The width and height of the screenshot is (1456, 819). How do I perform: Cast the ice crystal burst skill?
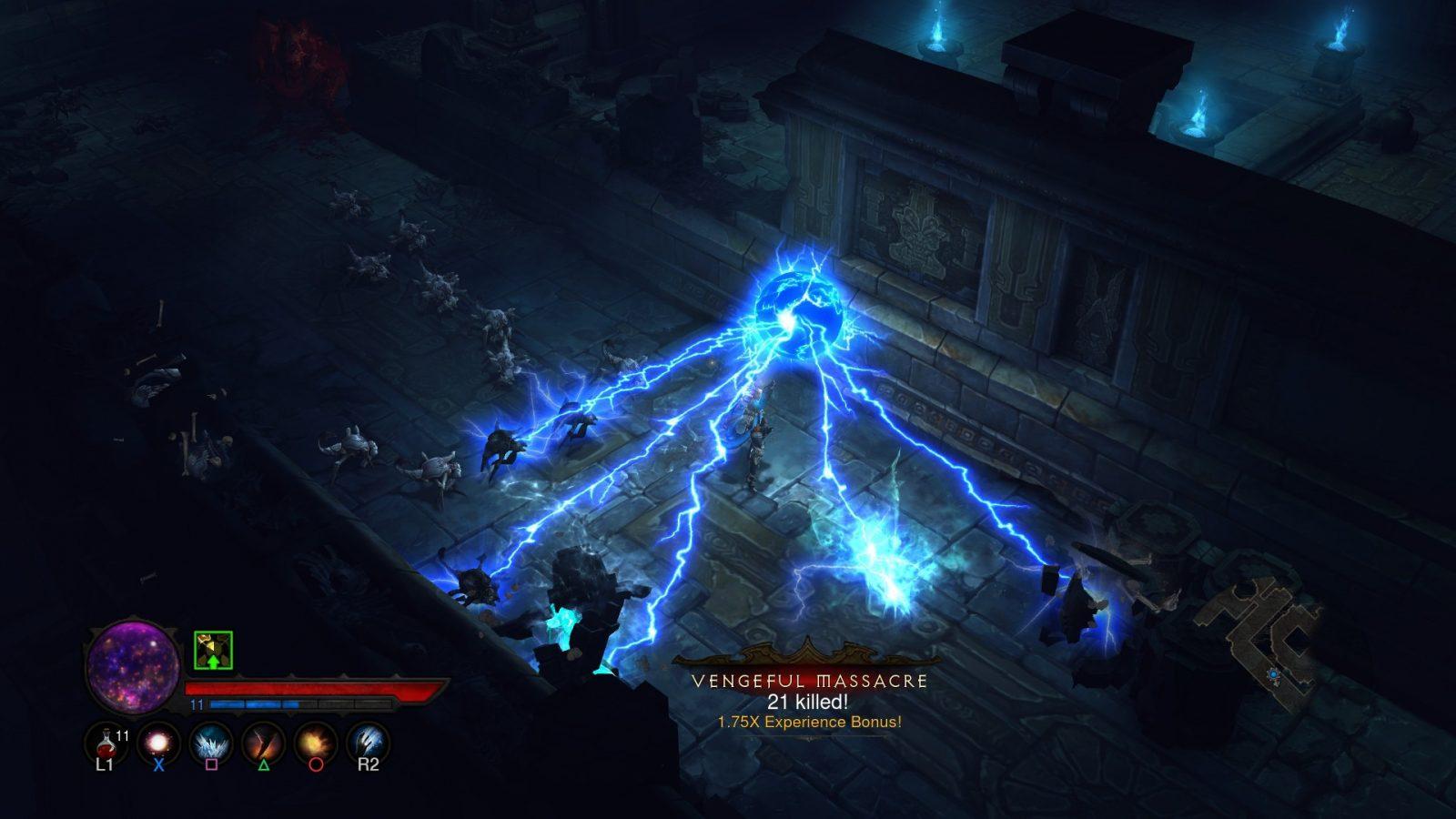[x=211, y=742]
